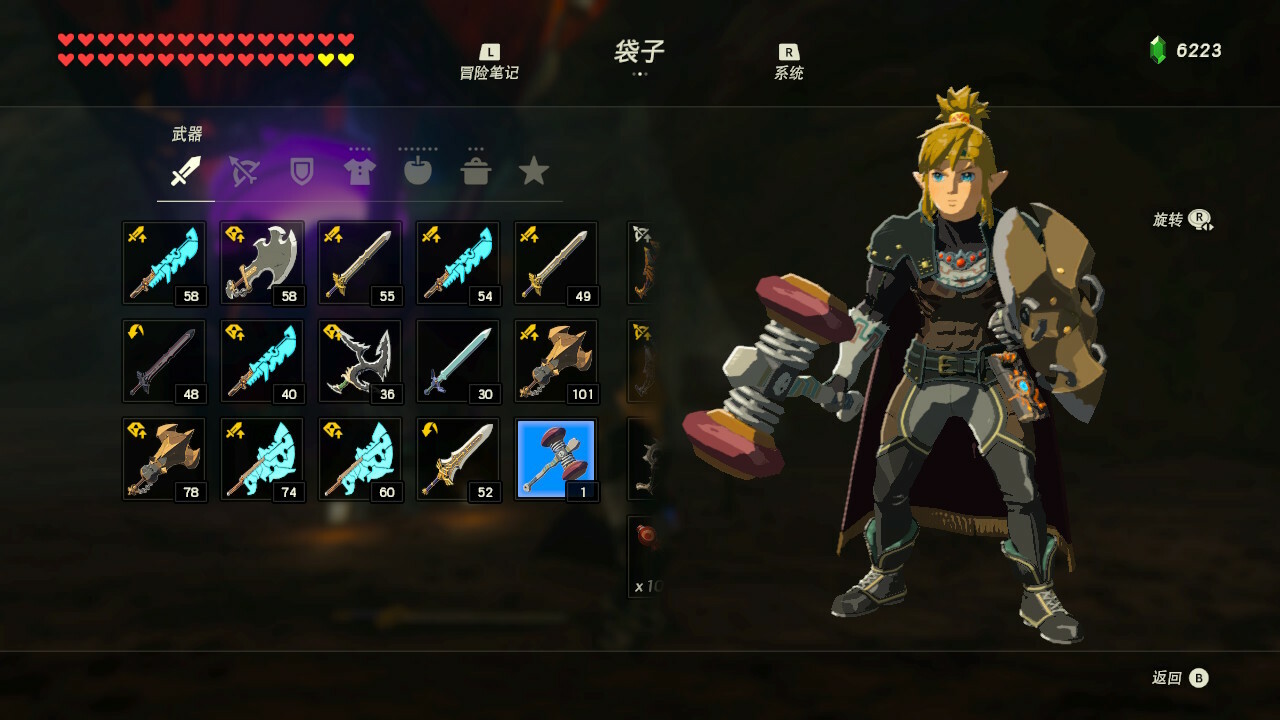Choose the crusher weapon with power 78
This screenshot has height=720, width=1280.
164,459
